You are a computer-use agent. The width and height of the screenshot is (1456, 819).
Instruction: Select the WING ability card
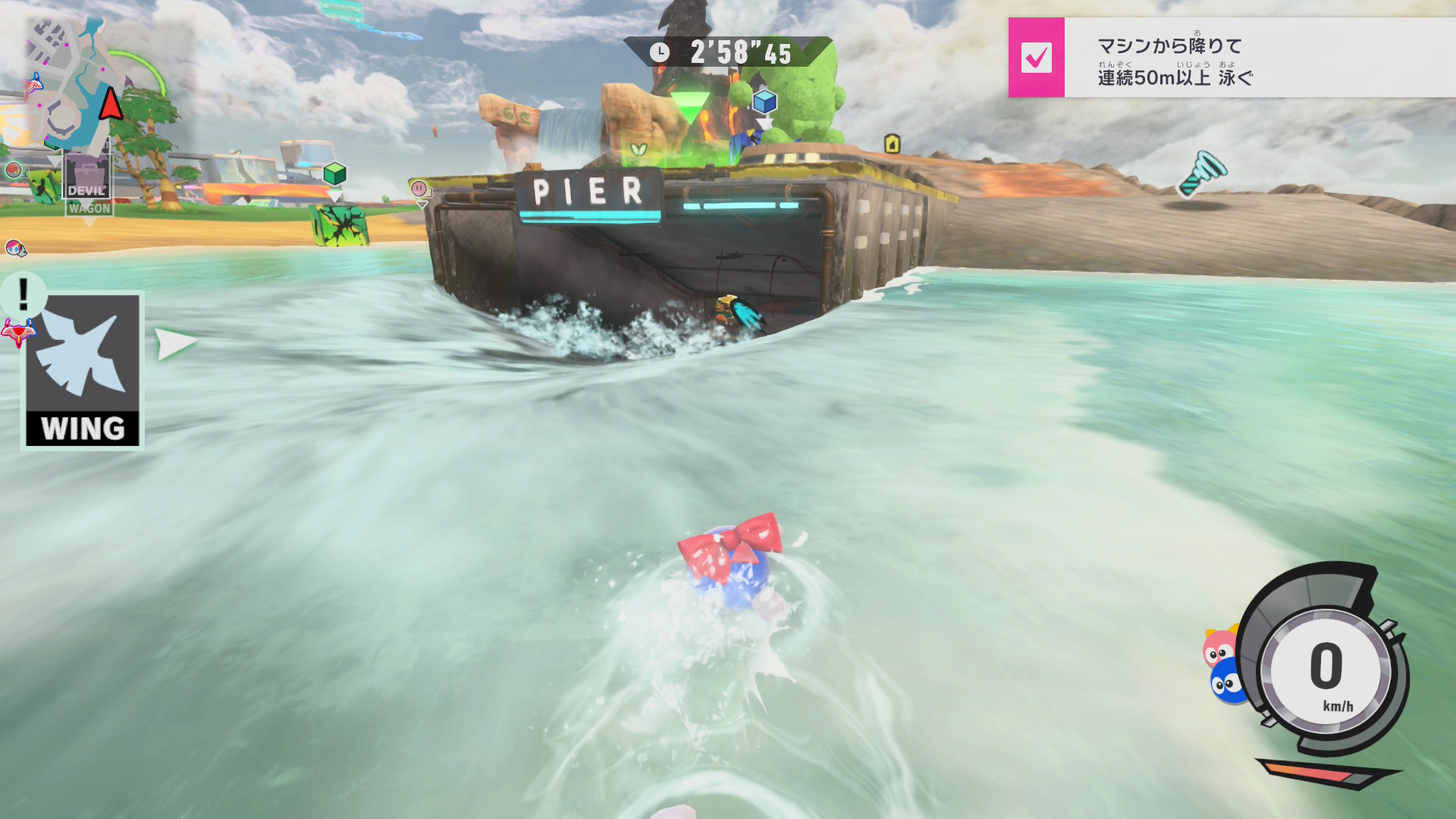click(x=83, y=371)
